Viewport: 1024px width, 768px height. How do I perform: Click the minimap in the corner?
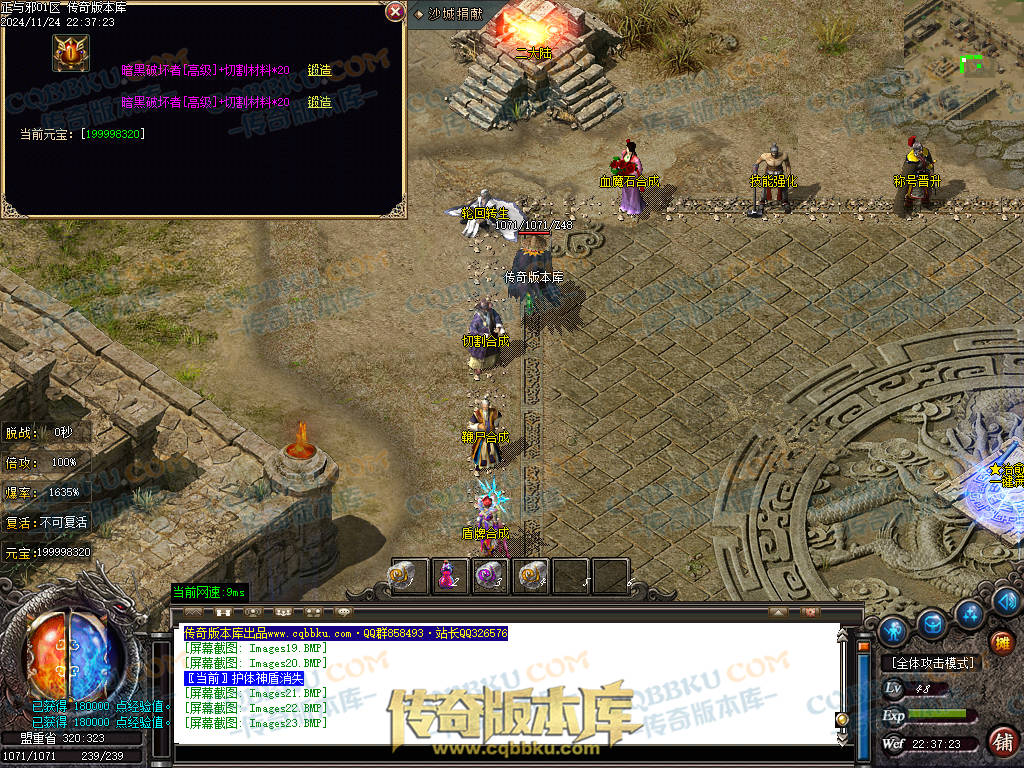click(x=963, y=59)
